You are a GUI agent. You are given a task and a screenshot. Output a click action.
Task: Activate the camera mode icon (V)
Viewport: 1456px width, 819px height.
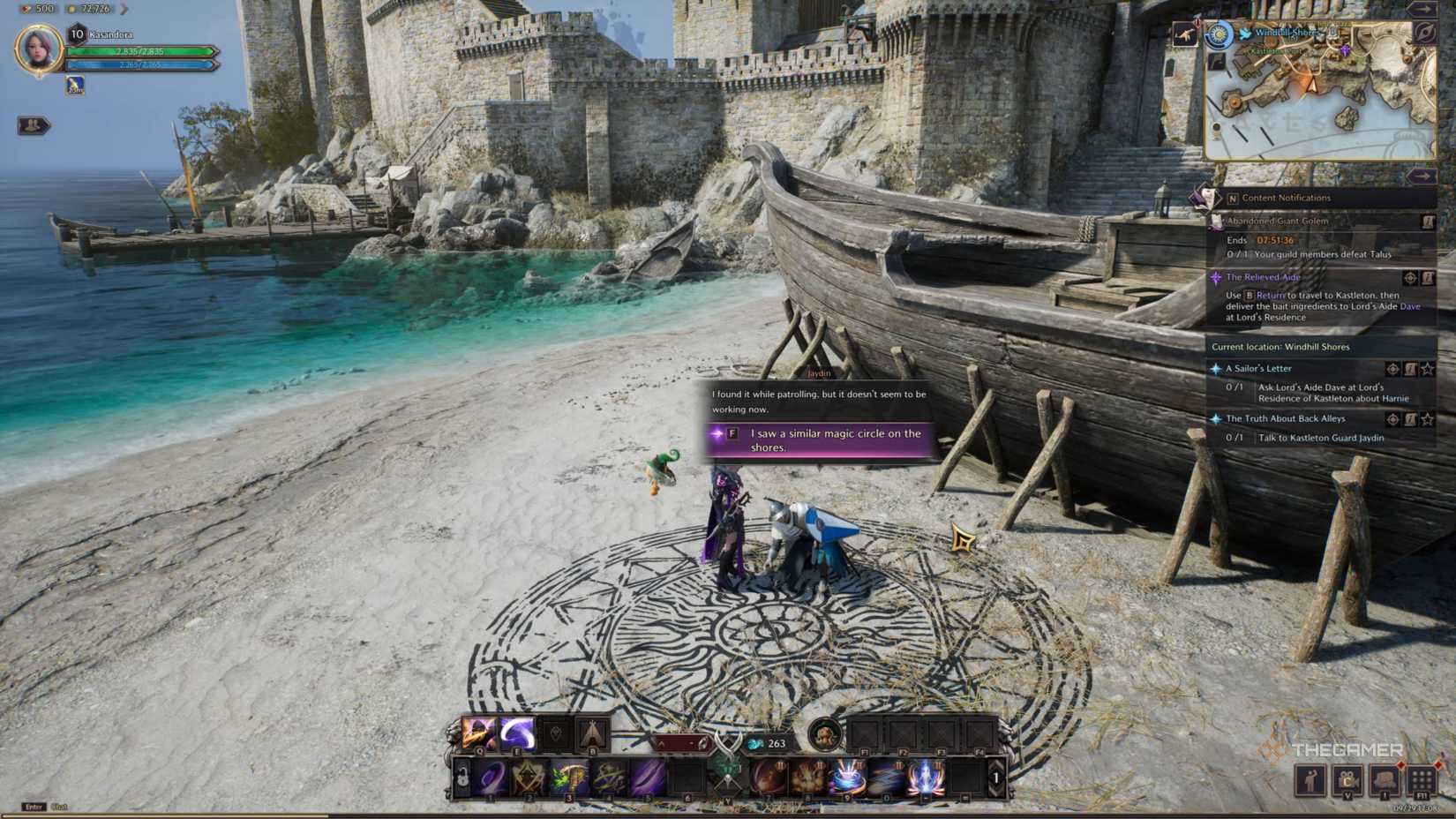click(x=1348, y=780)
